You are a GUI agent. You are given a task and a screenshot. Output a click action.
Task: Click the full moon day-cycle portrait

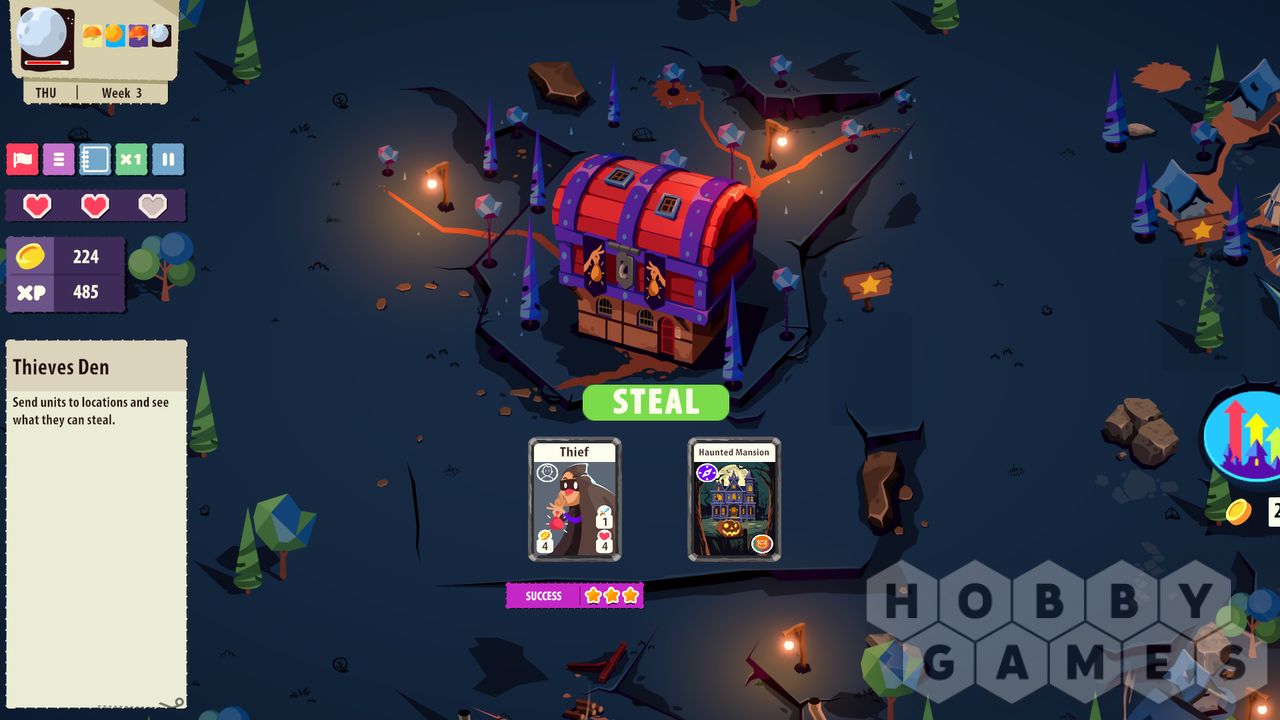coord(45,36)
